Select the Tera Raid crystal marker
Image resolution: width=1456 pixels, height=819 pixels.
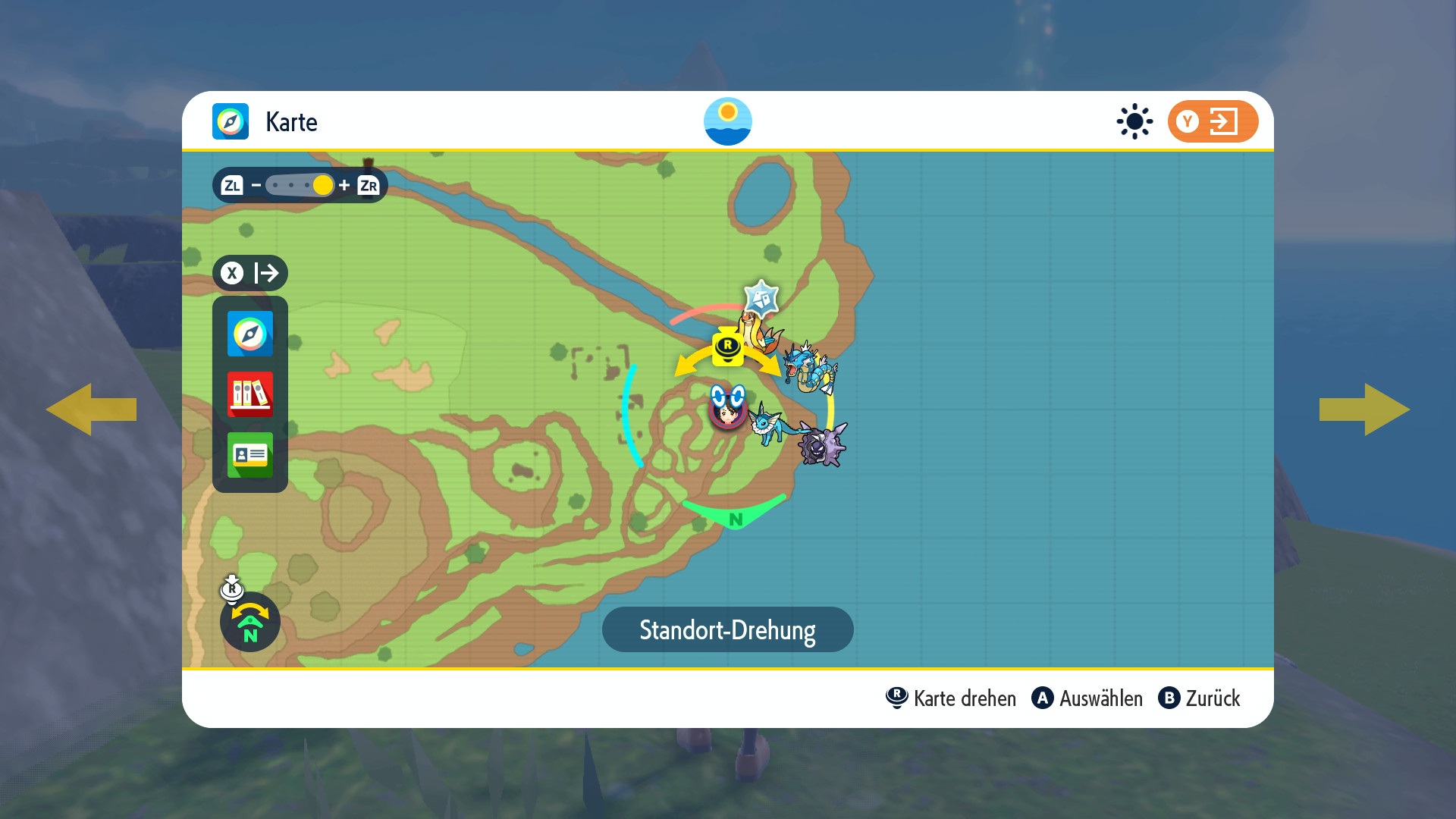tap(761, 297)
